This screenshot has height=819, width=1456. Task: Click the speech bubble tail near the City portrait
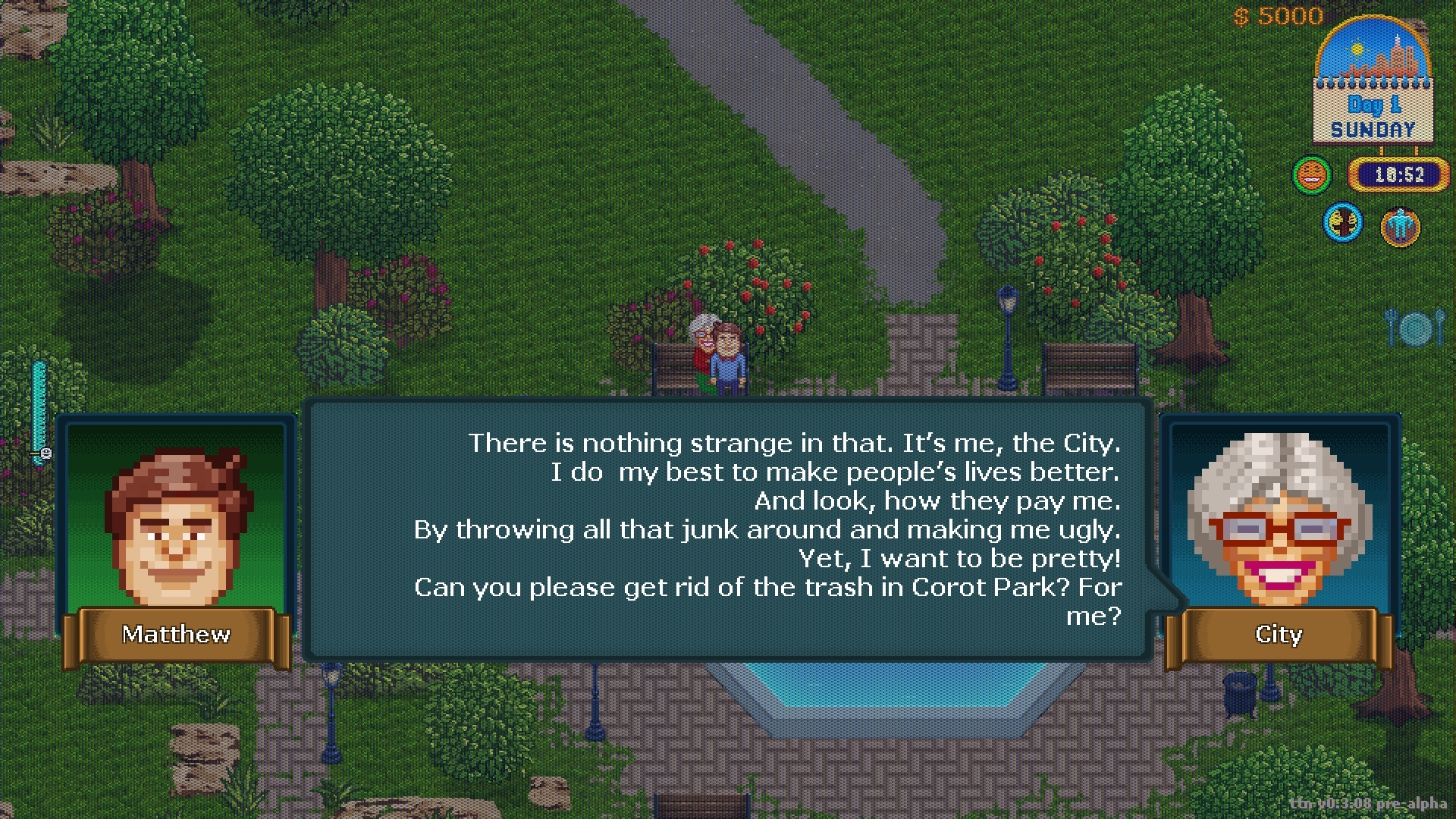1166,599
